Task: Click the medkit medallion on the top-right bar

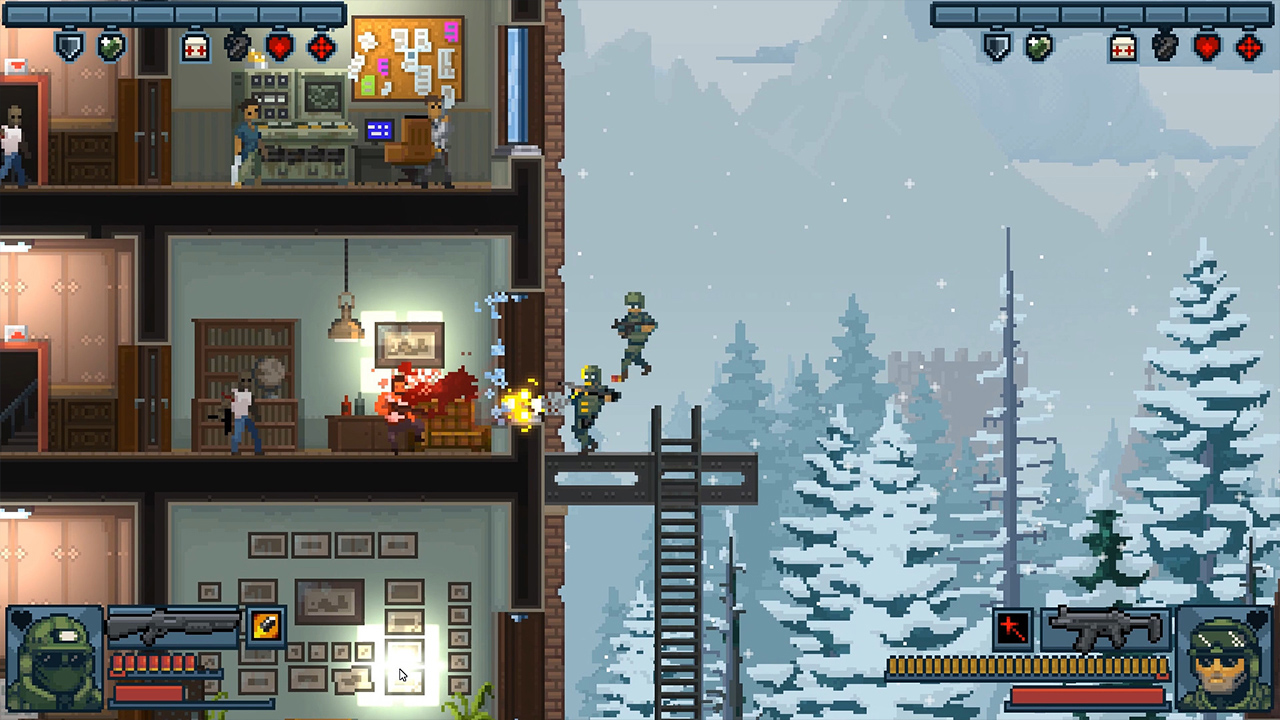Action: click(x=1121, y=49)
